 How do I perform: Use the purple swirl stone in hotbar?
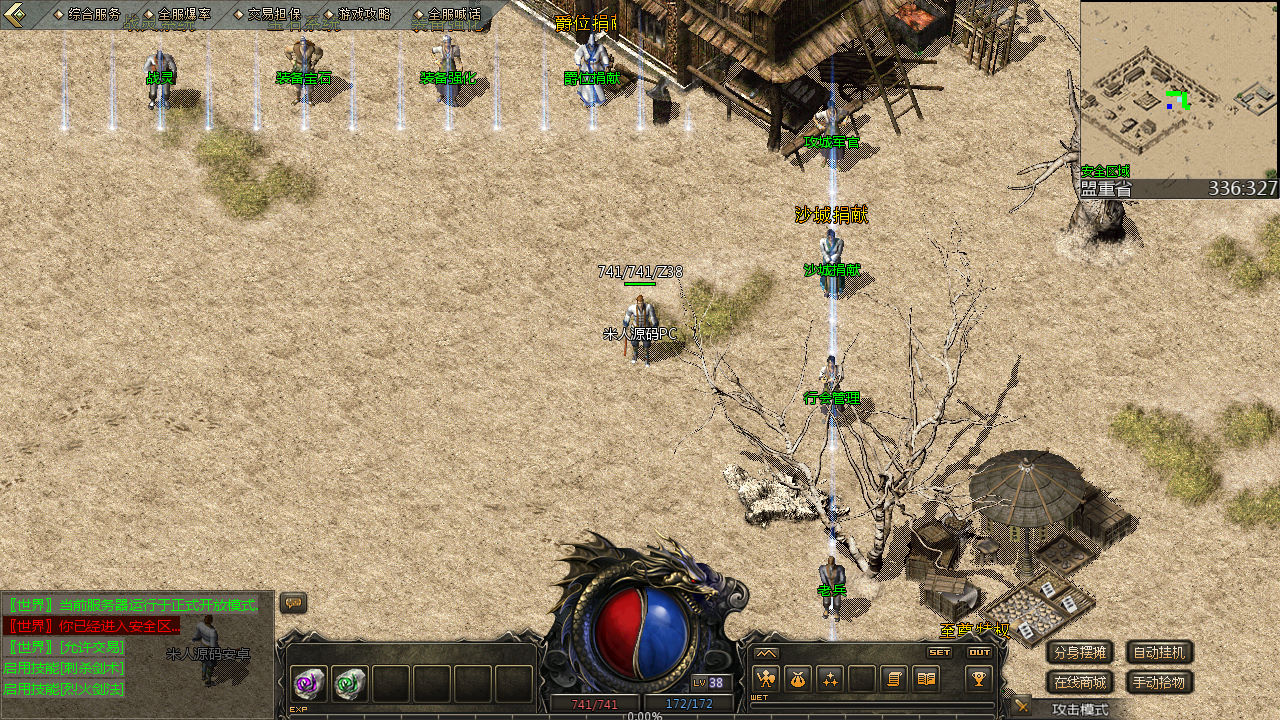[x=309, y=684]
